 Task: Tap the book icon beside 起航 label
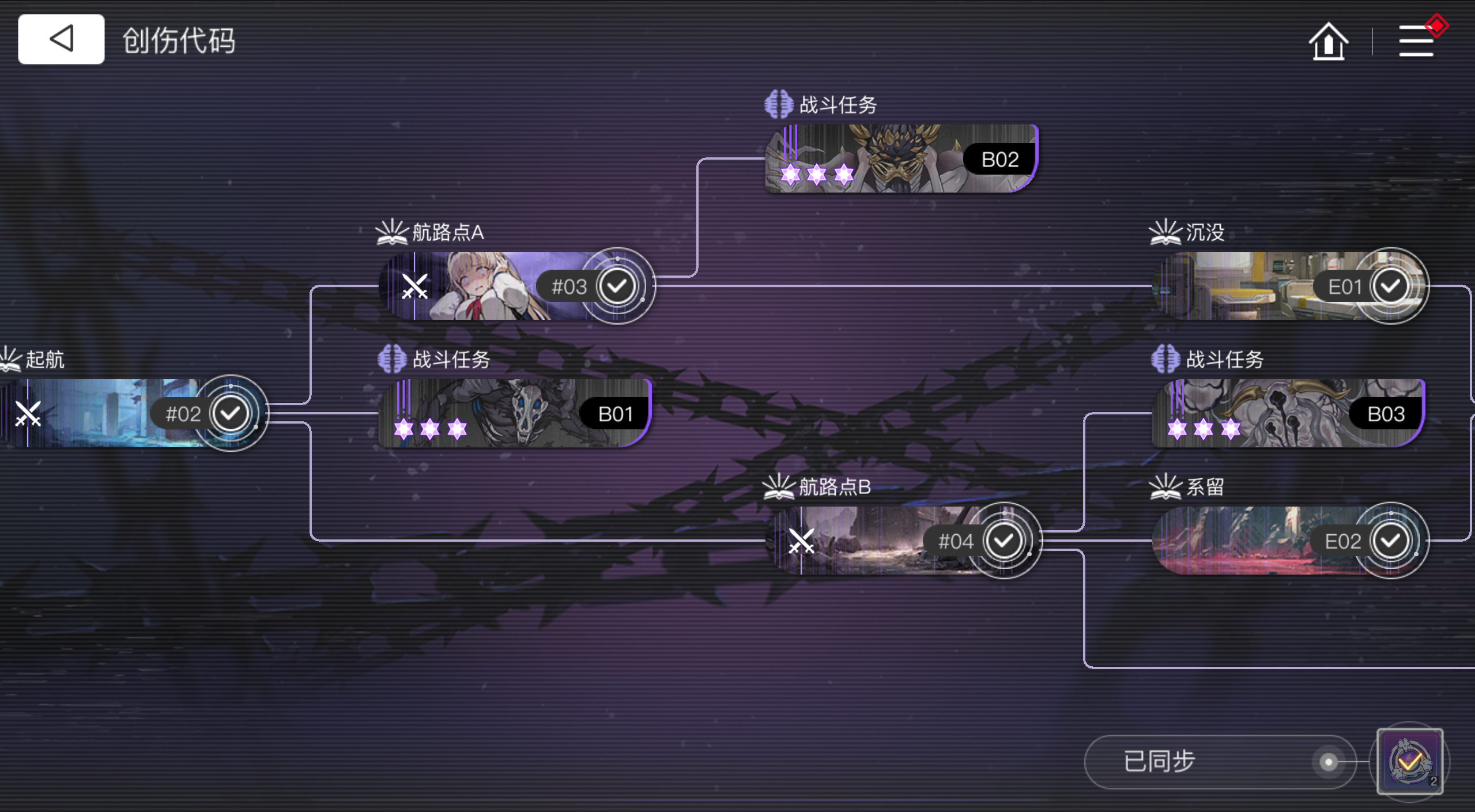[x=10, y=358]
